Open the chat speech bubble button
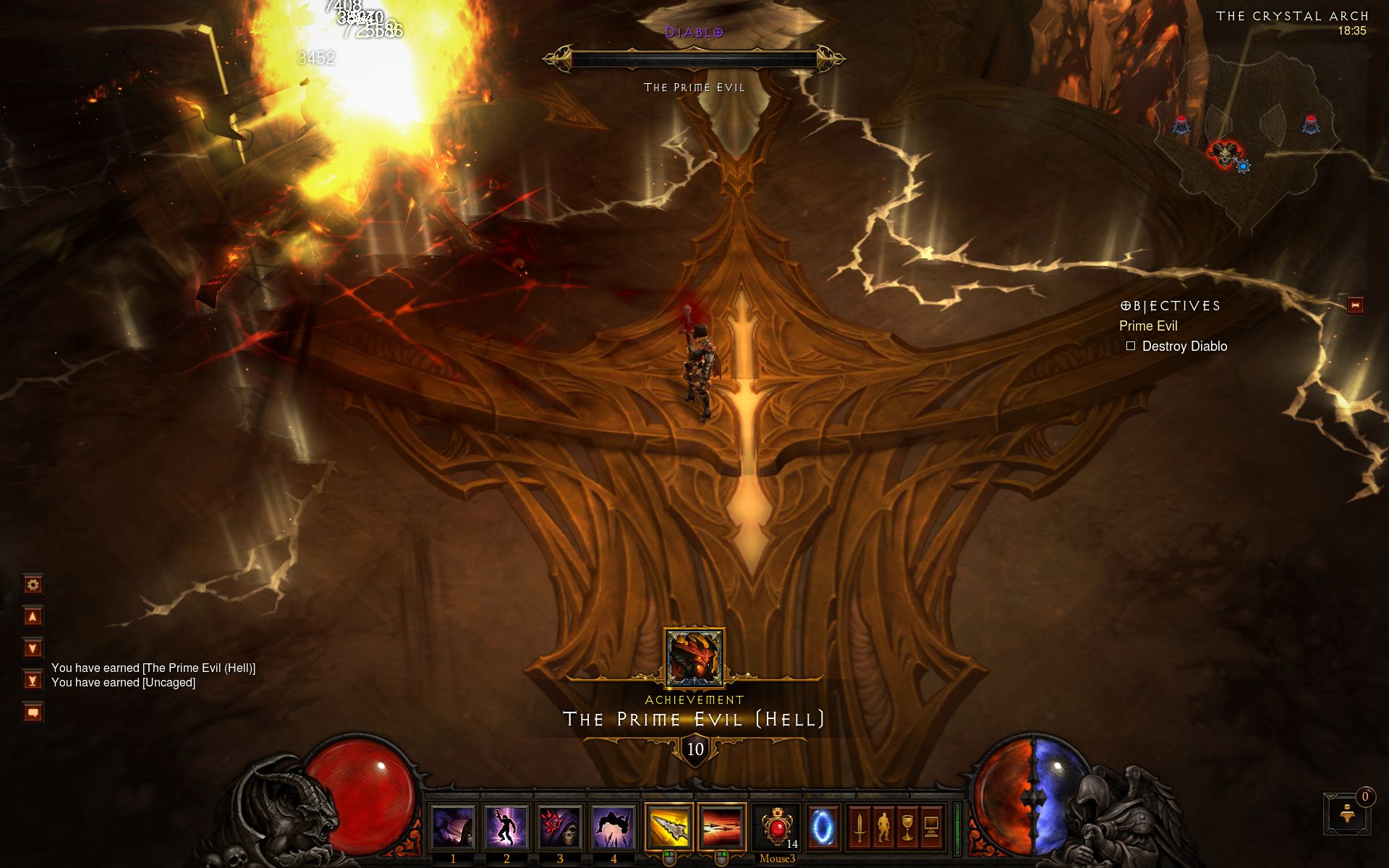This screenshot has height=868, width=1389. click(x=33, y=712)
